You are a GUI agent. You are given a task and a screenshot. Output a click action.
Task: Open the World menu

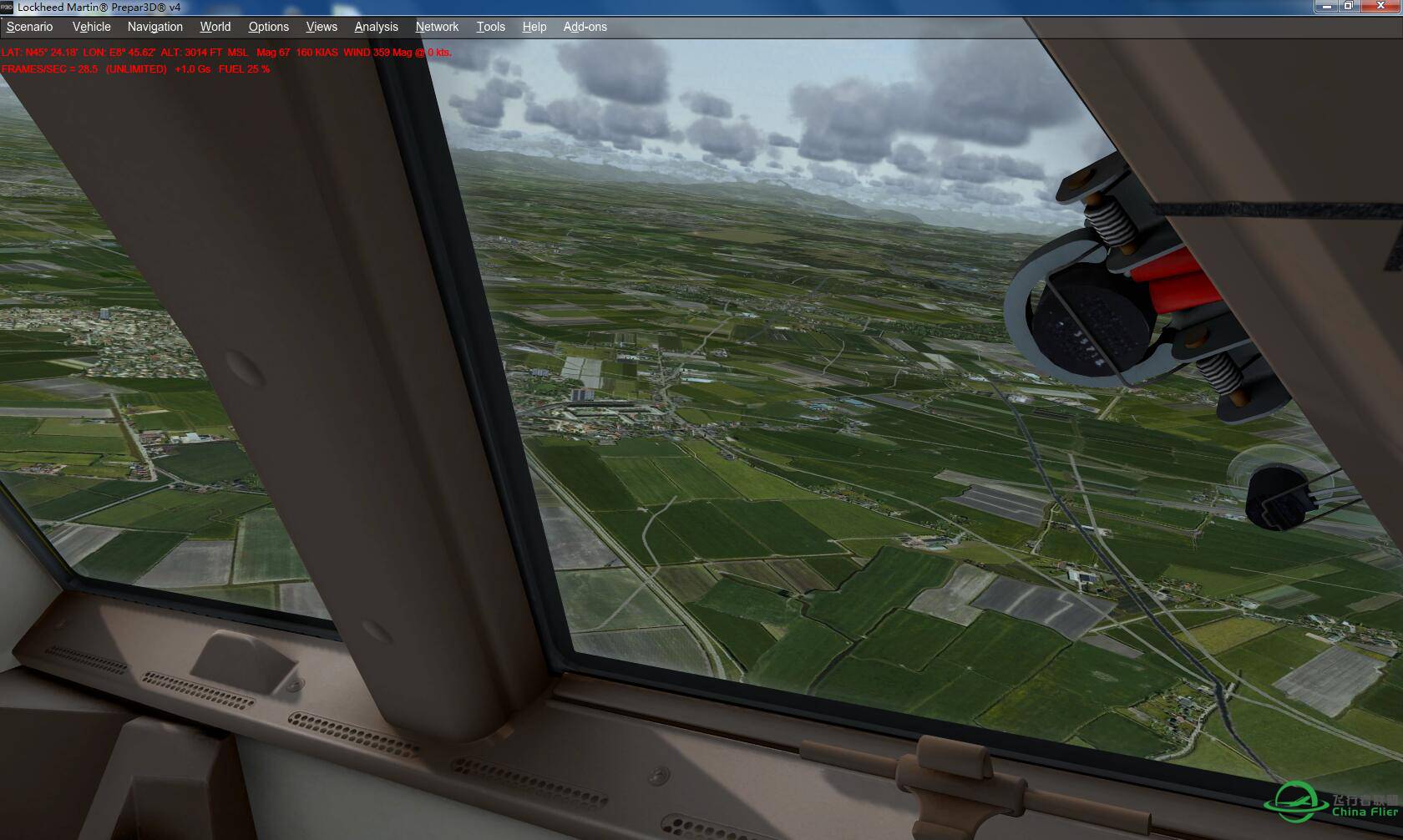(x=215, y=27)
